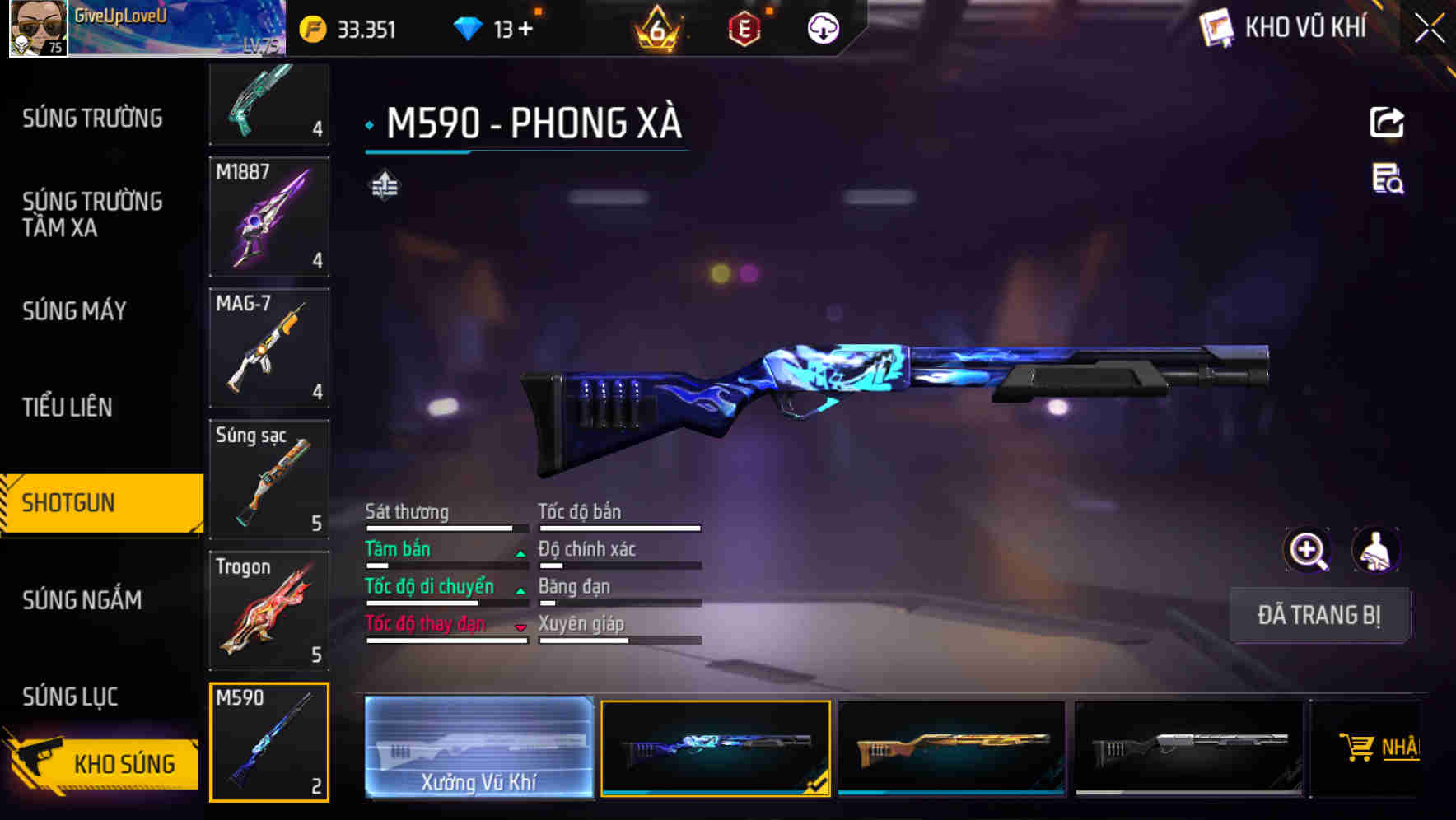The width and height of the screenshot is (1456, 820).
Task: Expand the SÚNG TRƯỜNG TẦM XA category
Action: pos(92,215)
